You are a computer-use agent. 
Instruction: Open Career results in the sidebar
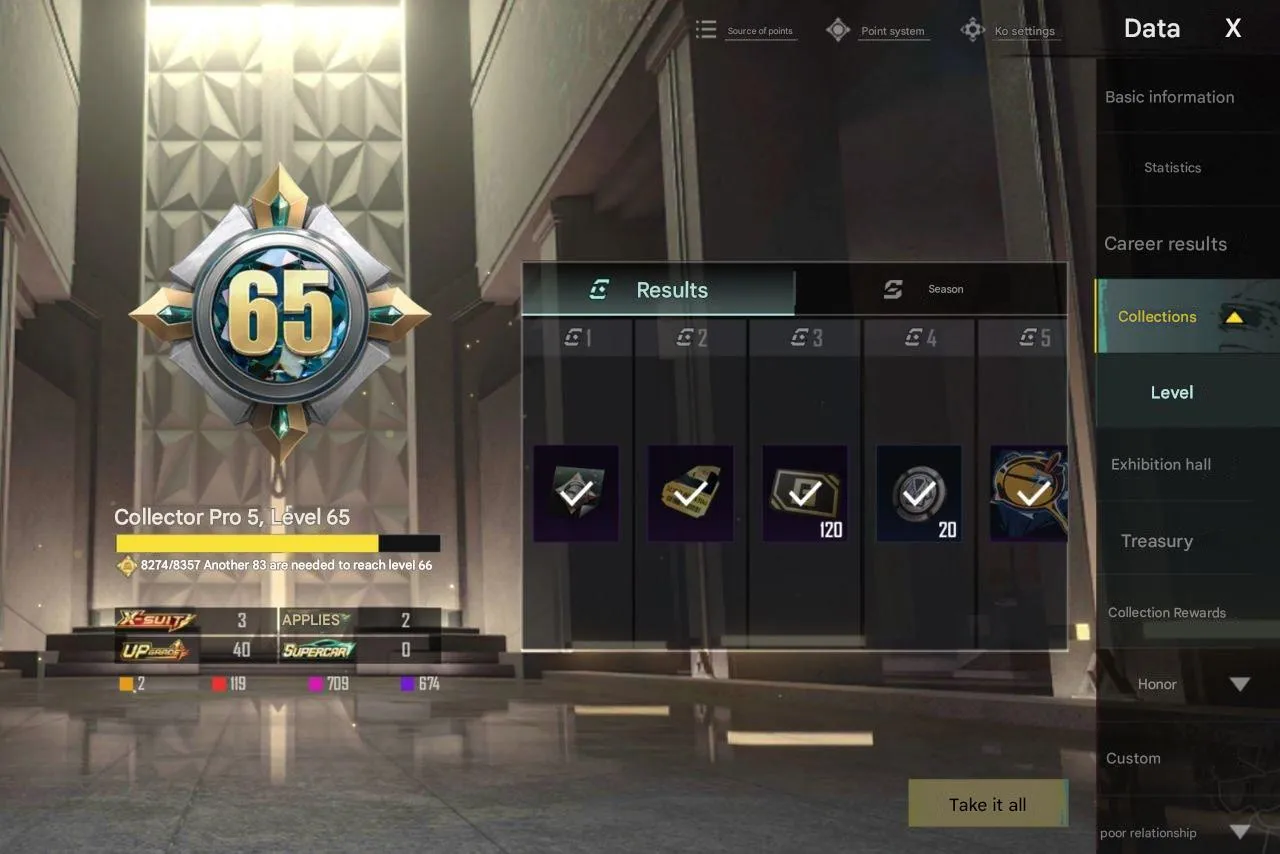tap(1166, 243)
